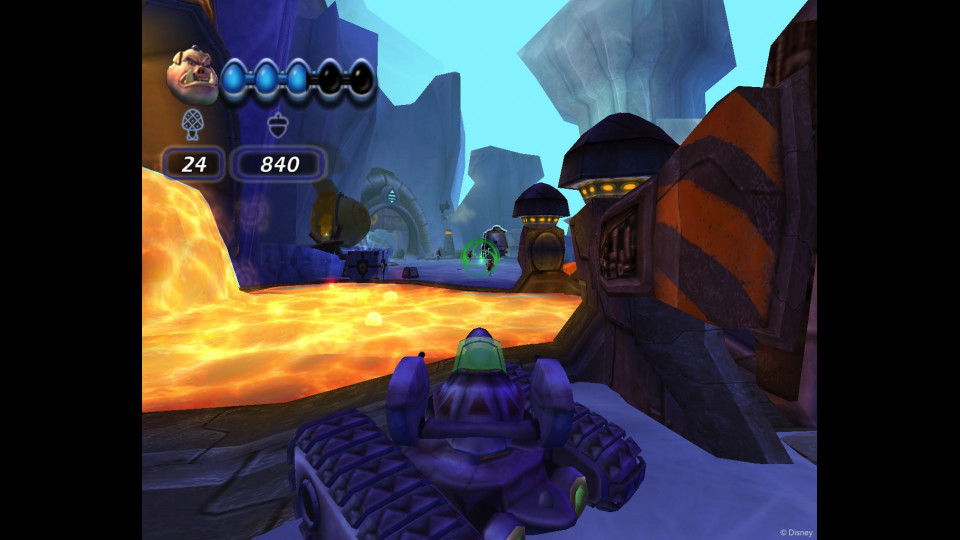Click the acorn currency icon
The width and height of the screenshot is (960, 540).
coord(278,125)
